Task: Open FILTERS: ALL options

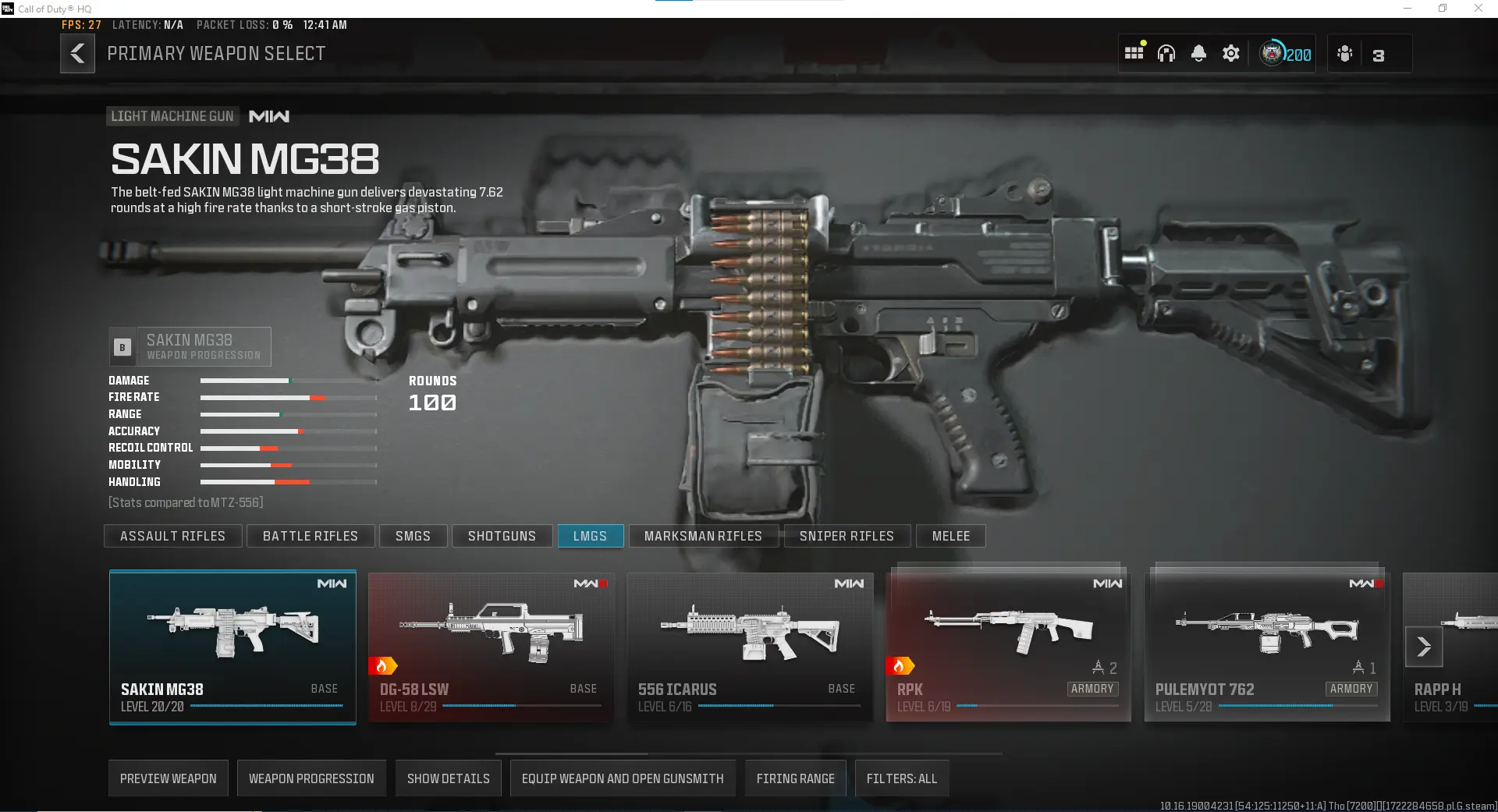Action: click(x=902, y=778)
